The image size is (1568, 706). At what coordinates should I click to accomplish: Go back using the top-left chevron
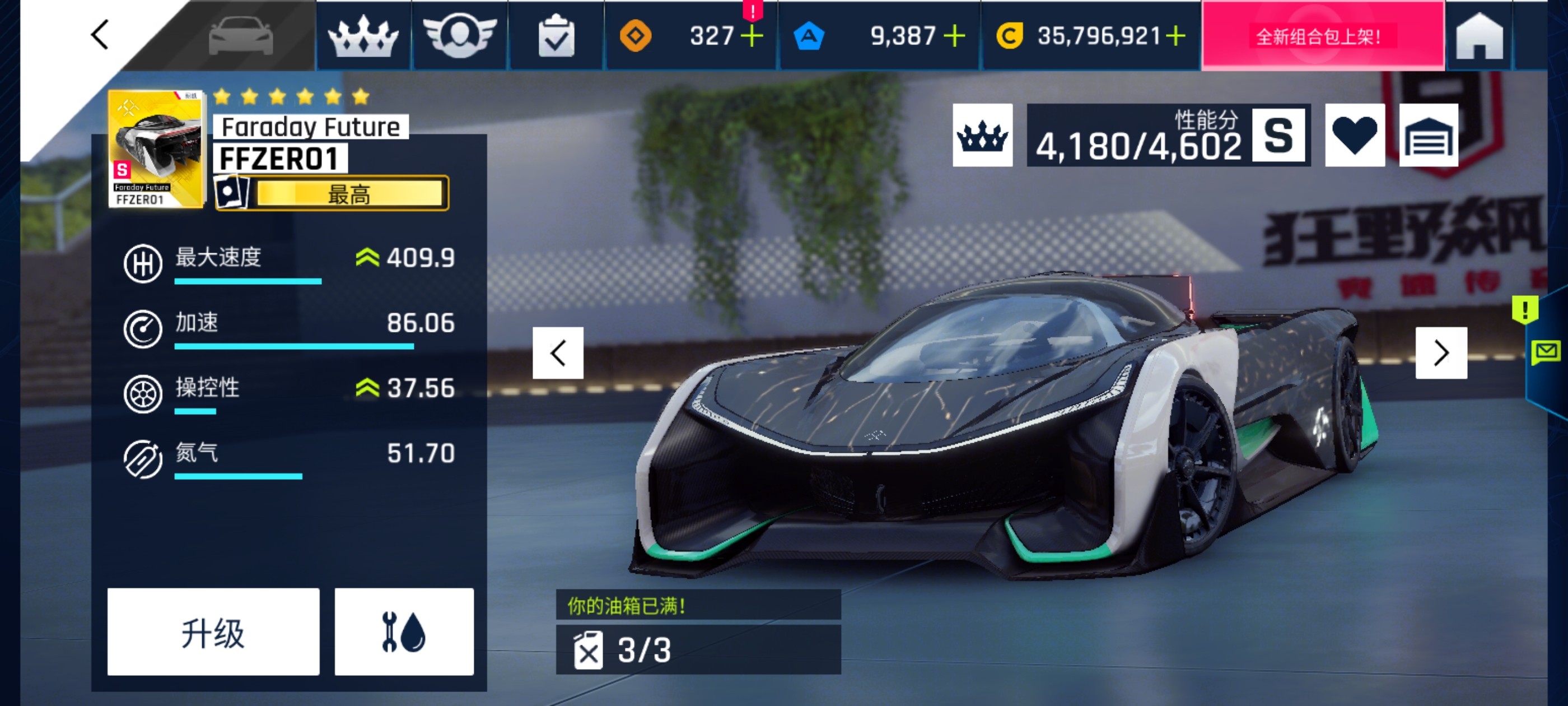click(x=99, y=35)
